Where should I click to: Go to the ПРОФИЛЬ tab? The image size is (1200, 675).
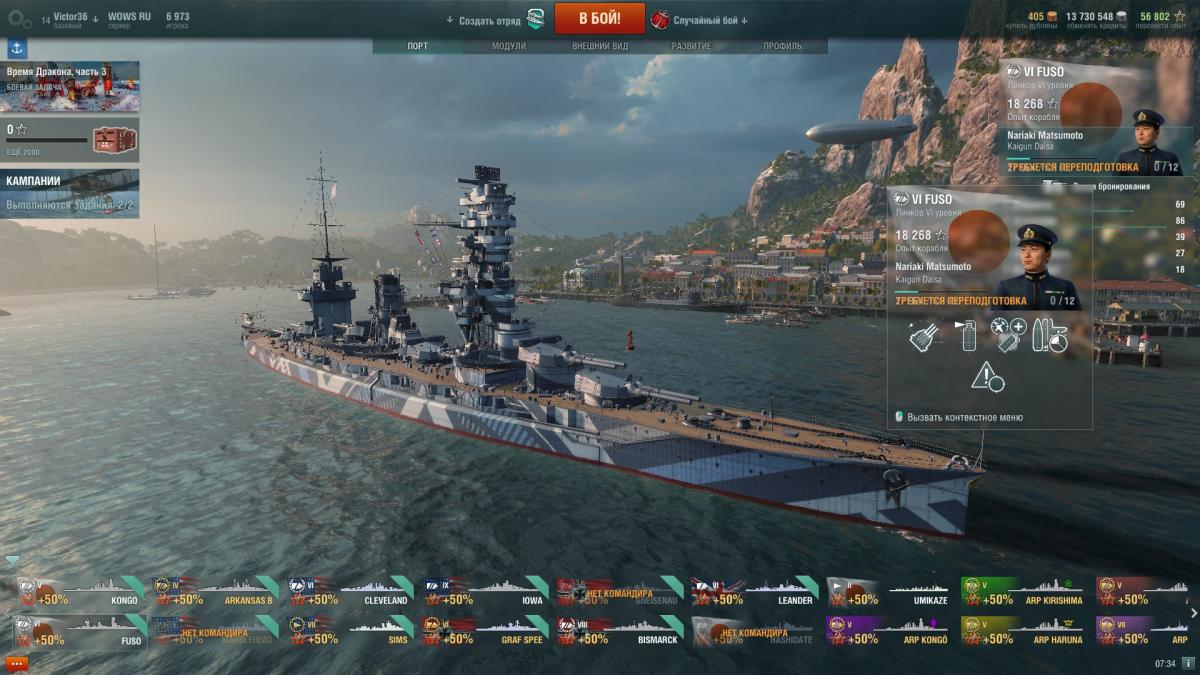782,46
